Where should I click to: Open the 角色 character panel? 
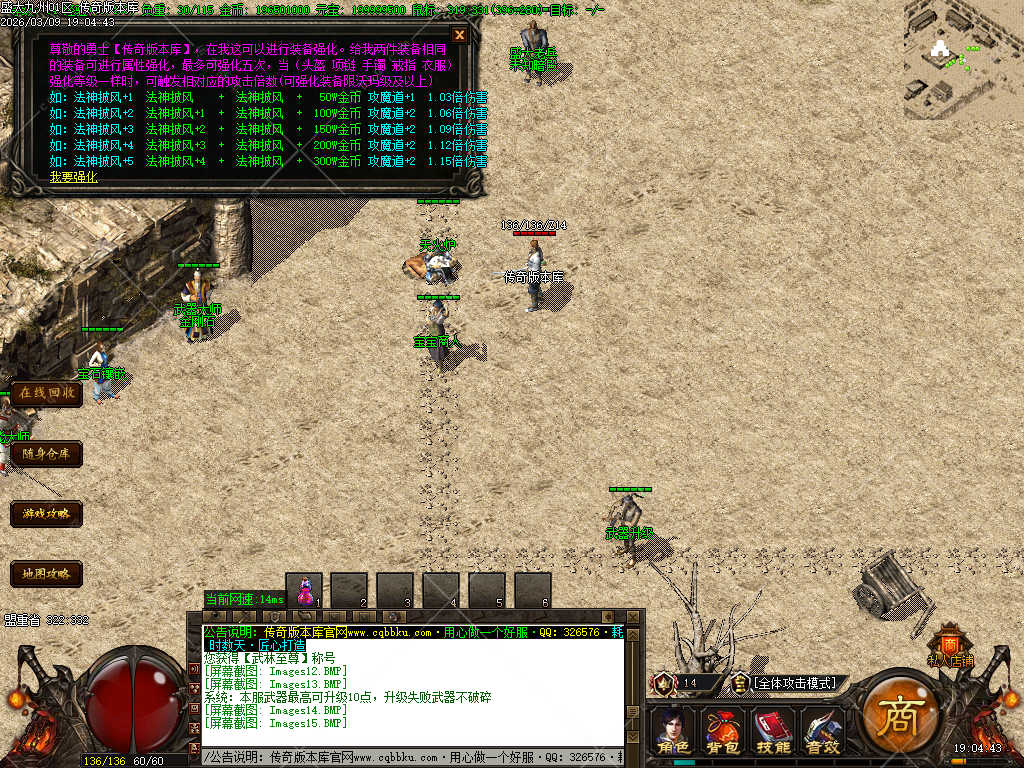pos(673,730)
